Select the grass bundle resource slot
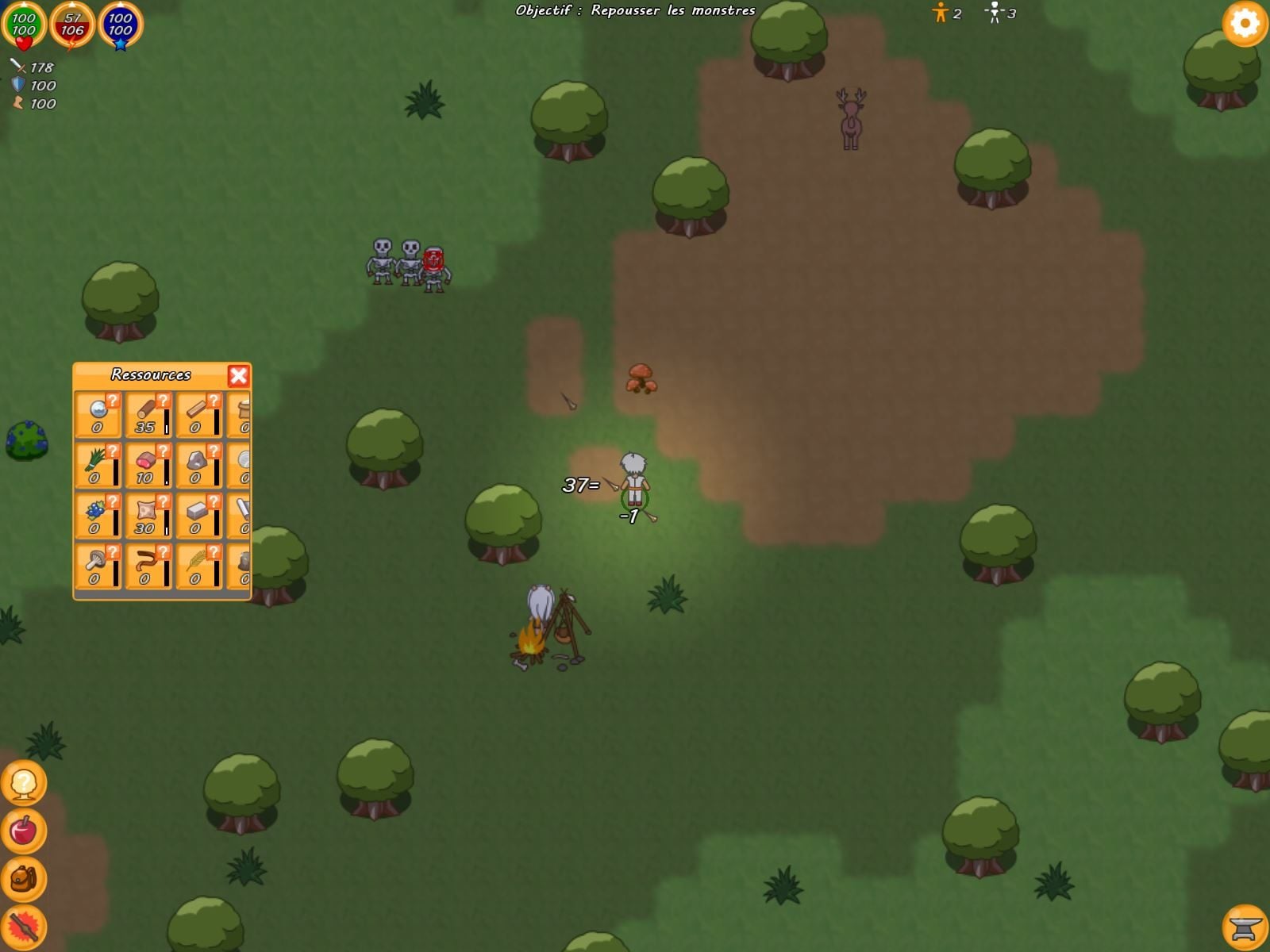1270x952 pixels. [x=97, y=466]
